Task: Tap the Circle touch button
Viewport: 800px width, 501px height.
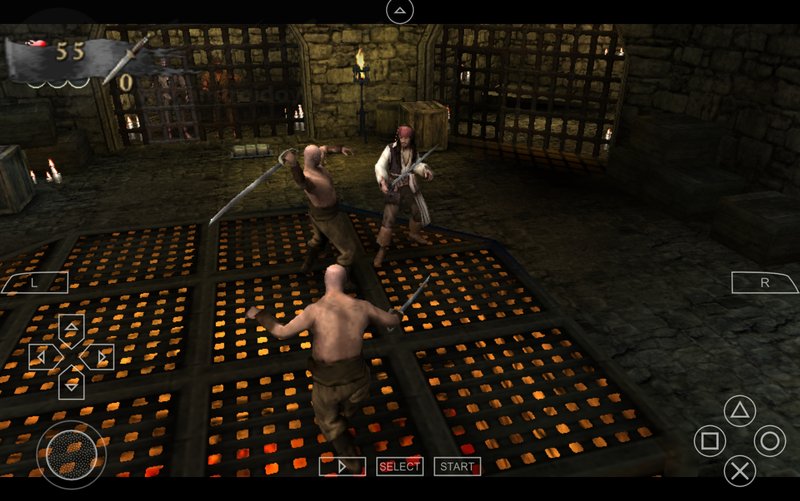Action: pyautogui.click(x=769, y=441)
